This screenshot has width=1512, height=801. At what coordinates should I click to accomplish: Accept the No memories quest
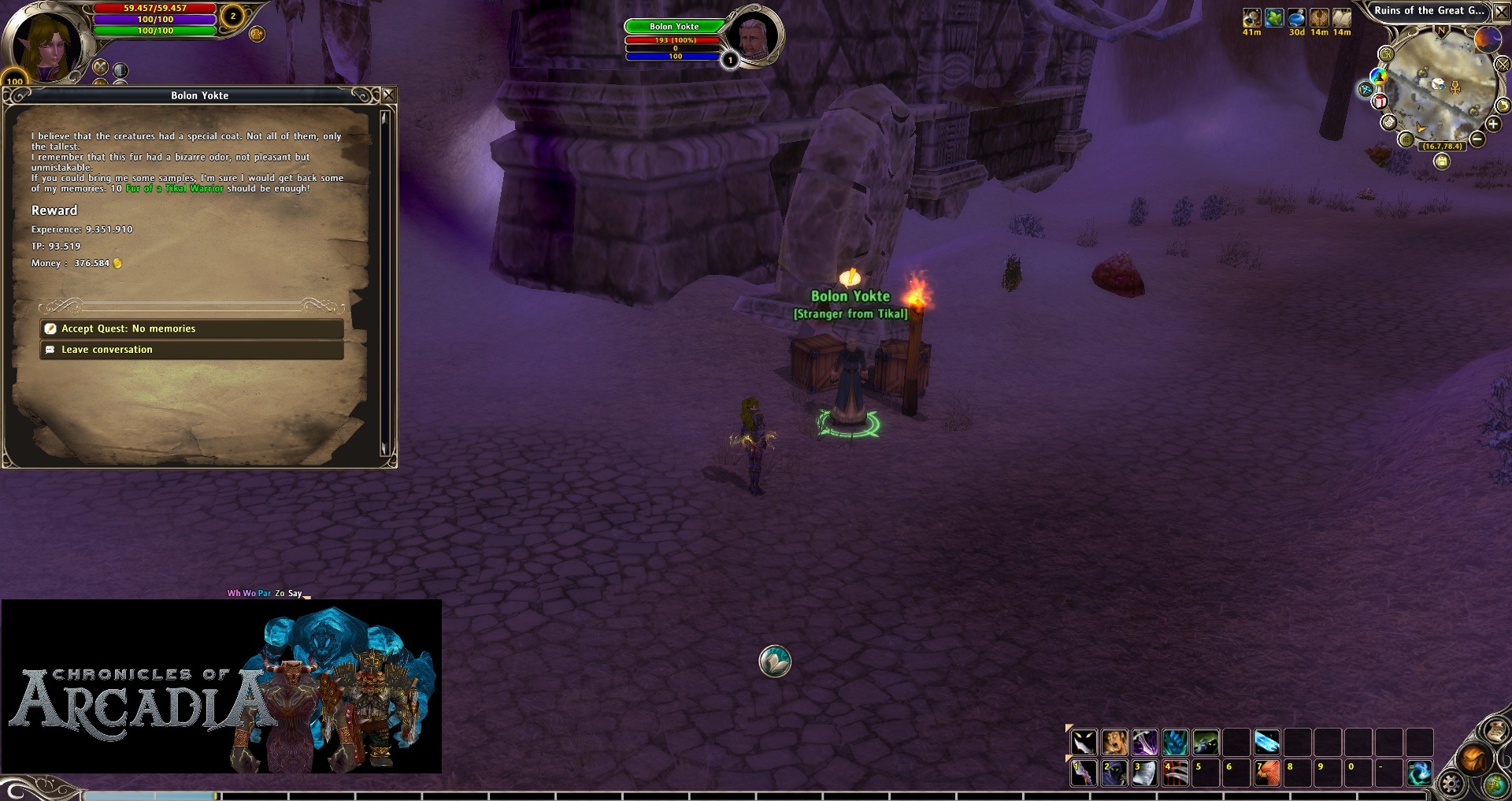point(191,328)
